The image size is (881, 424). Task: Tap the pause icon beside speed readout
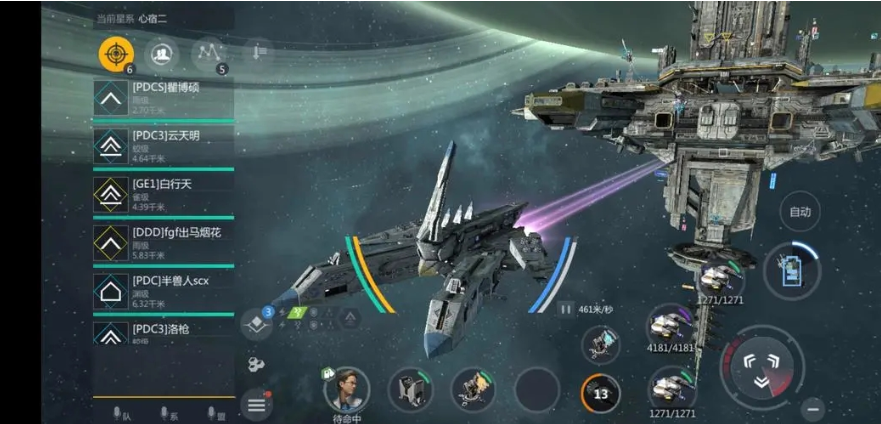click(565, 310)
